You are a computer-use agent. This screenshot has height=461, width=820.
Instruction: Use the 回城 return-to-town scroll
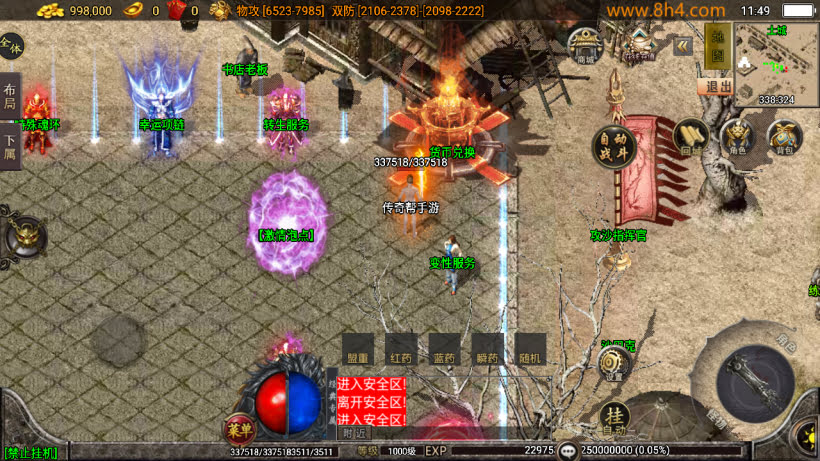(x=690, y=137)
